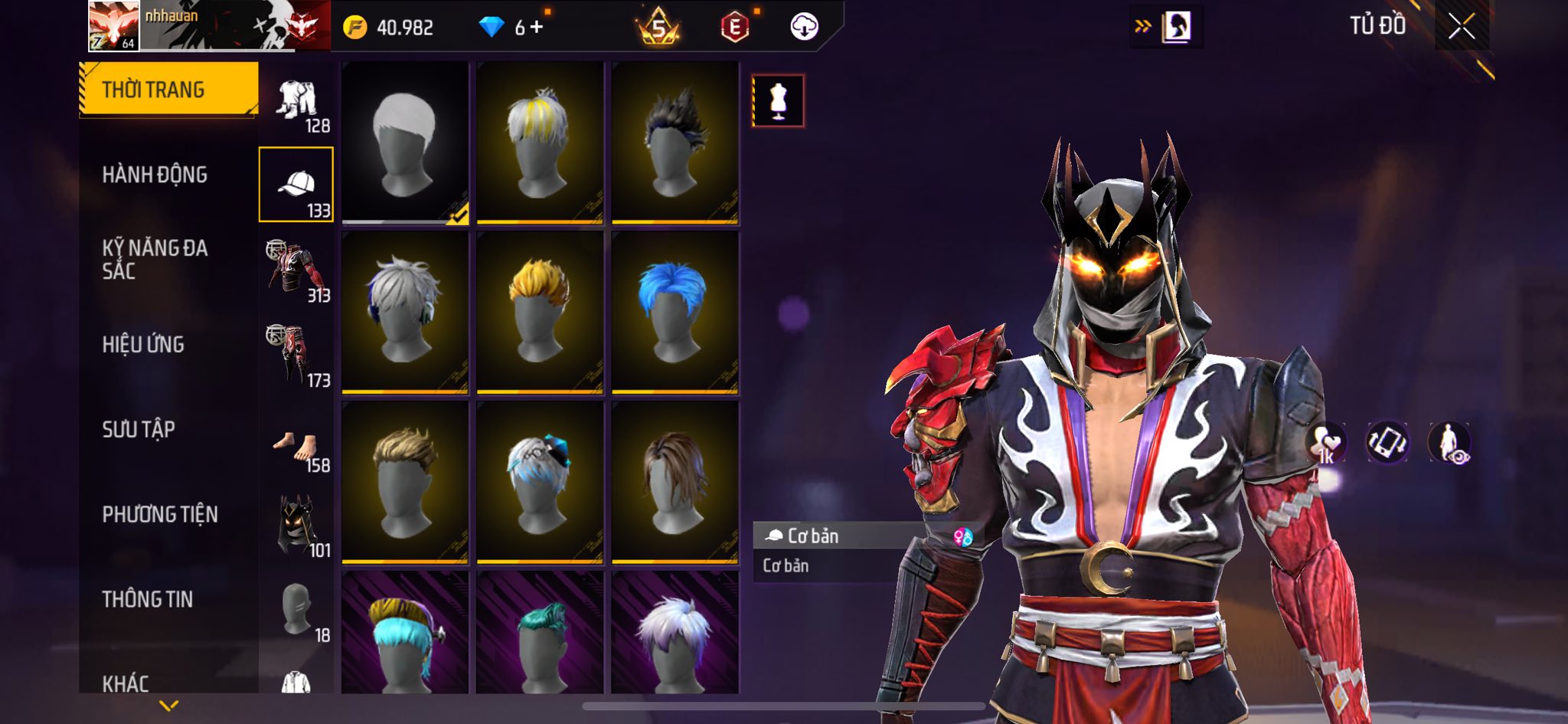Viewport: 1568px width, 724px height.
Task: Select the pants and shirt outfit subcategory
Action: click(296, 101)
